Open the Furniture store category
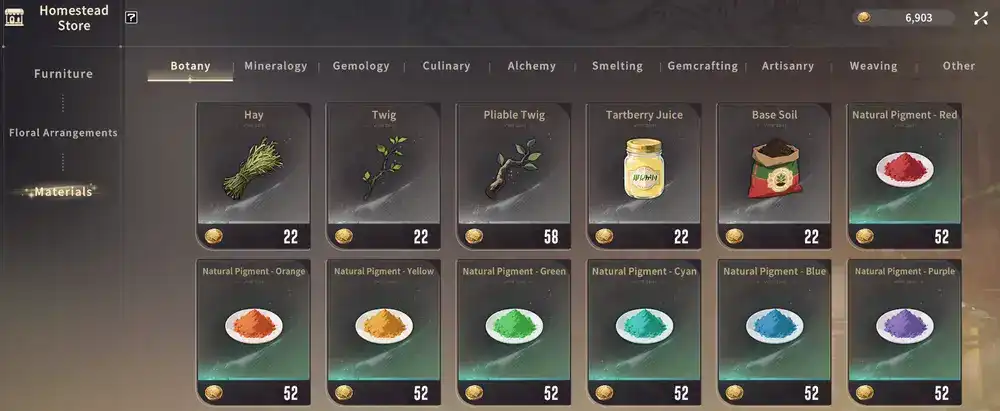Screen dimensions: 1000x411 tap(63, 74)
